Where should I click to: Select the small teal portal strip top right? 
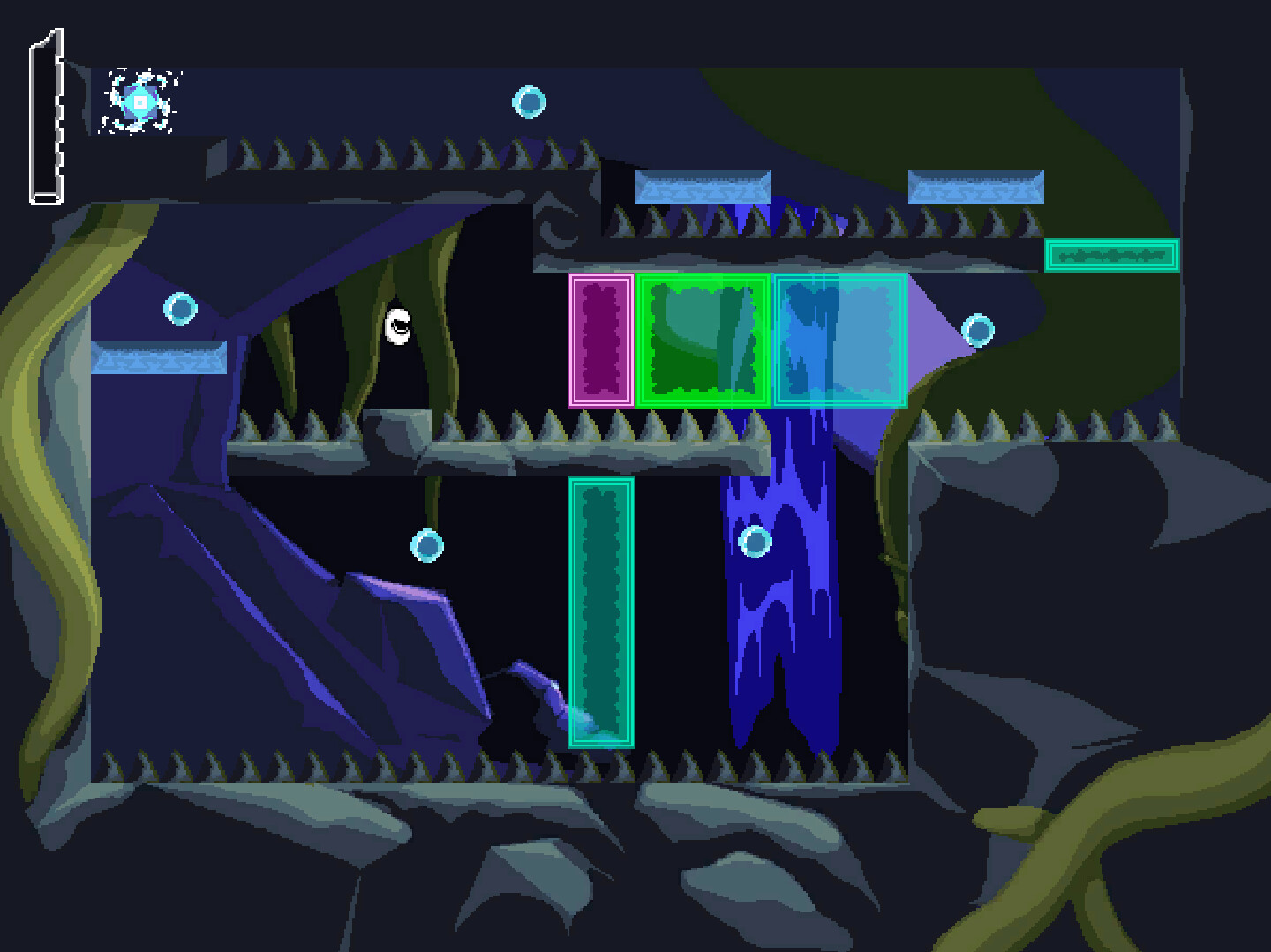1111,257
